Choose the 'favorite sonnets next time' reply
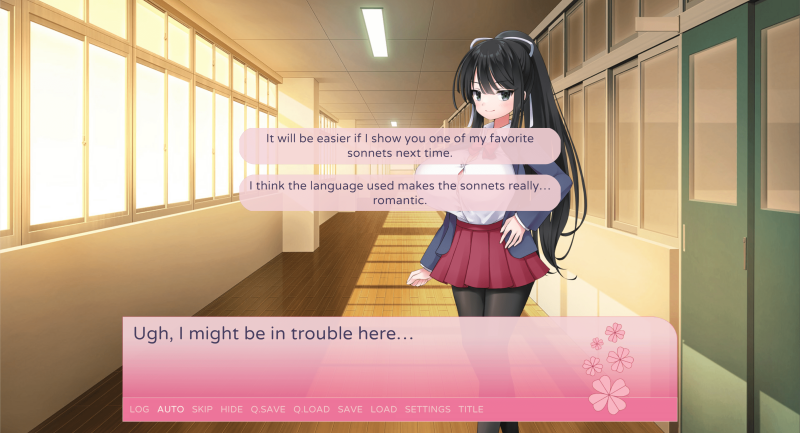Image resolution: width=800 pixels, height=433 pixels. [x=400, y=146]
